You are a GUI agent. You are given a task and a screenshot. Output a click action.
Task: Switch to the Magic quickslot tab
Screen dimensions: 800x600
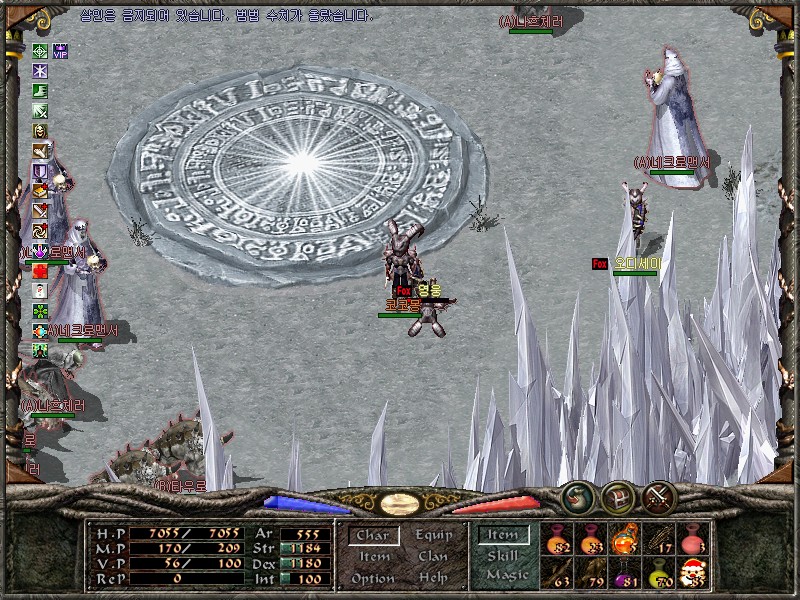(x=506, y=575)
